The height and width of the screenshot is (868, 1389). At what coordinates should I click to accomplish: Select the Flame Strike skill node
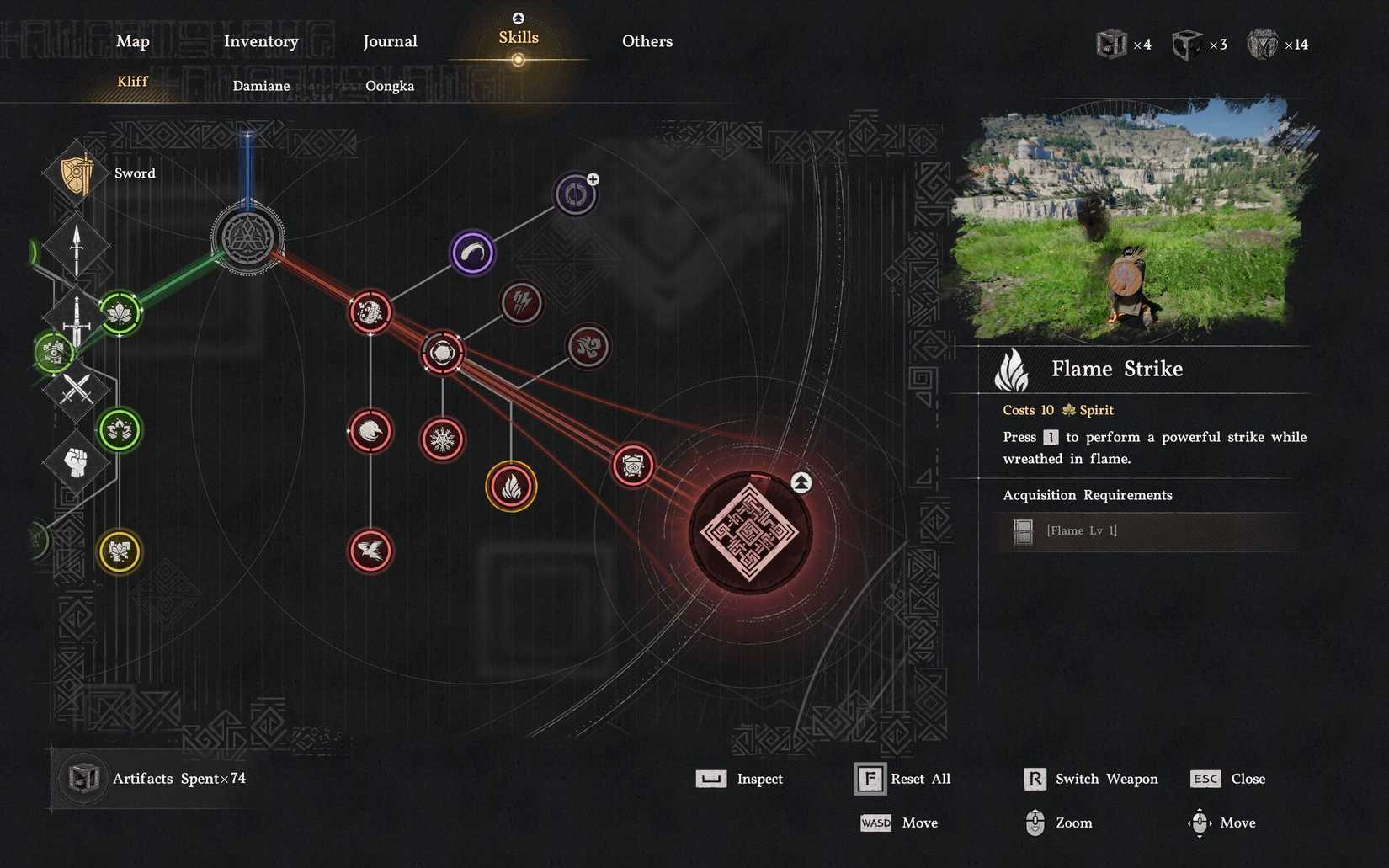[x=511, y=486]
